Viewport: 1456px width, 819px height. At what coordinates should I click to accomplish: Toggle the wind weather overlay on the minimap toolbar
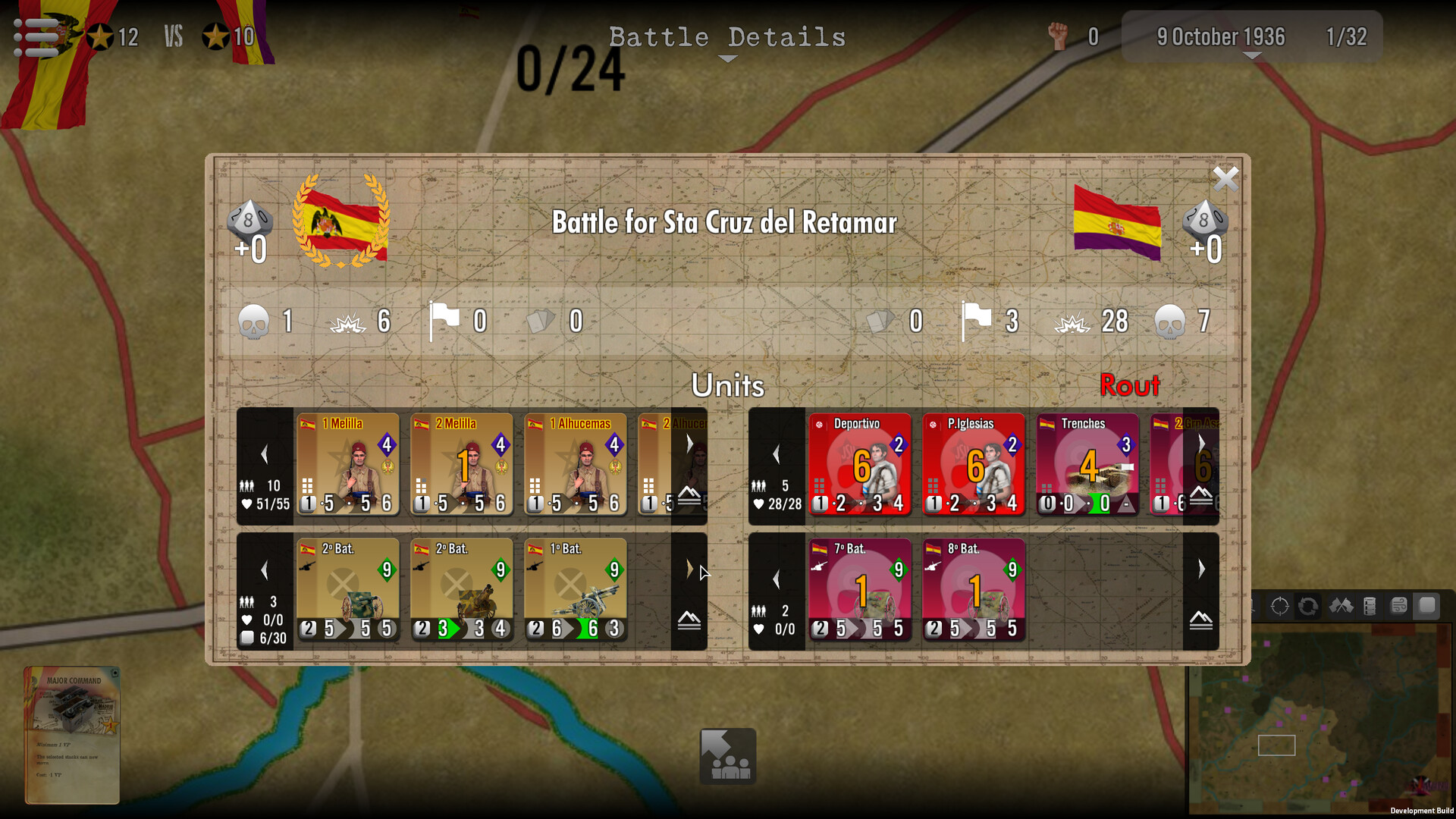(1398, 607)
